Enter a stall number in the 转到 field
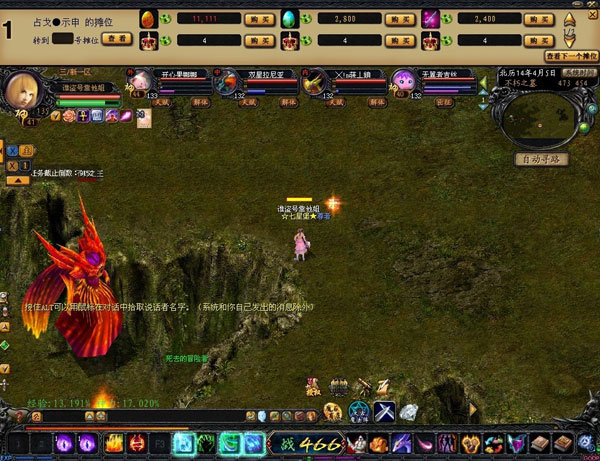 click(62, 38)
